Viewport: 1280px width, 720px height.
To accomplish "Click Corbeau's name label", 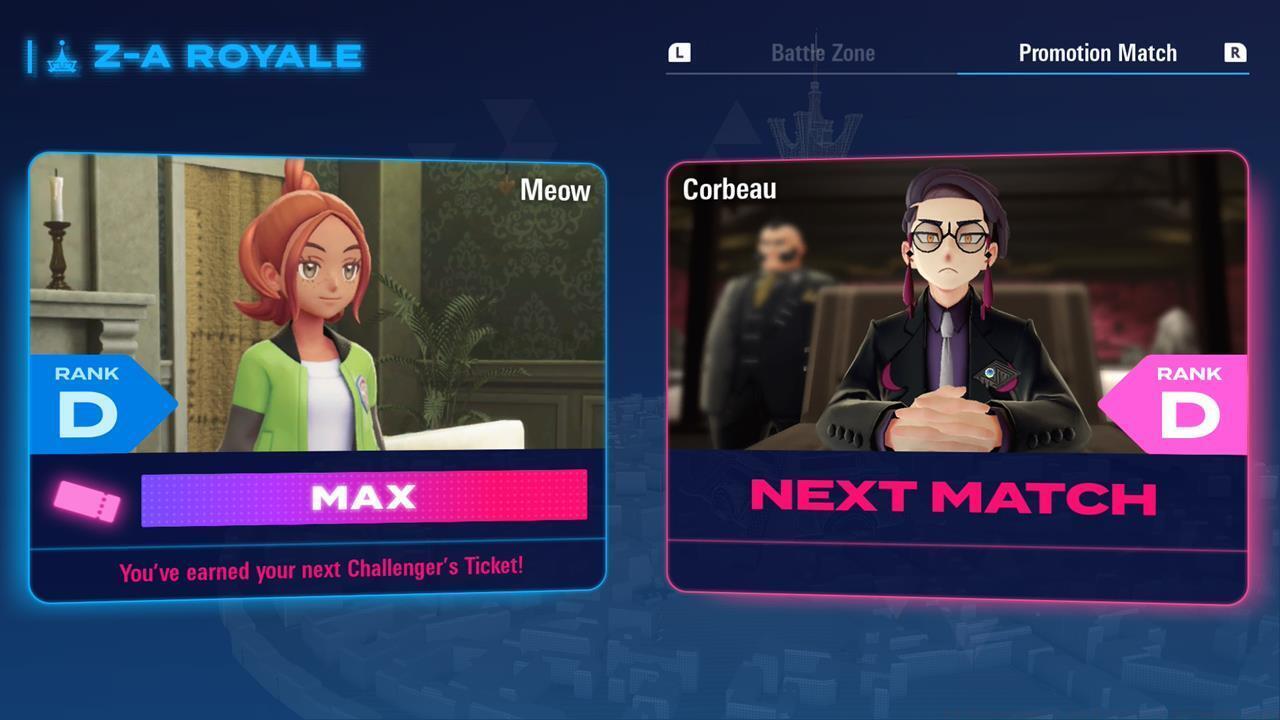I will click(730, 188).
